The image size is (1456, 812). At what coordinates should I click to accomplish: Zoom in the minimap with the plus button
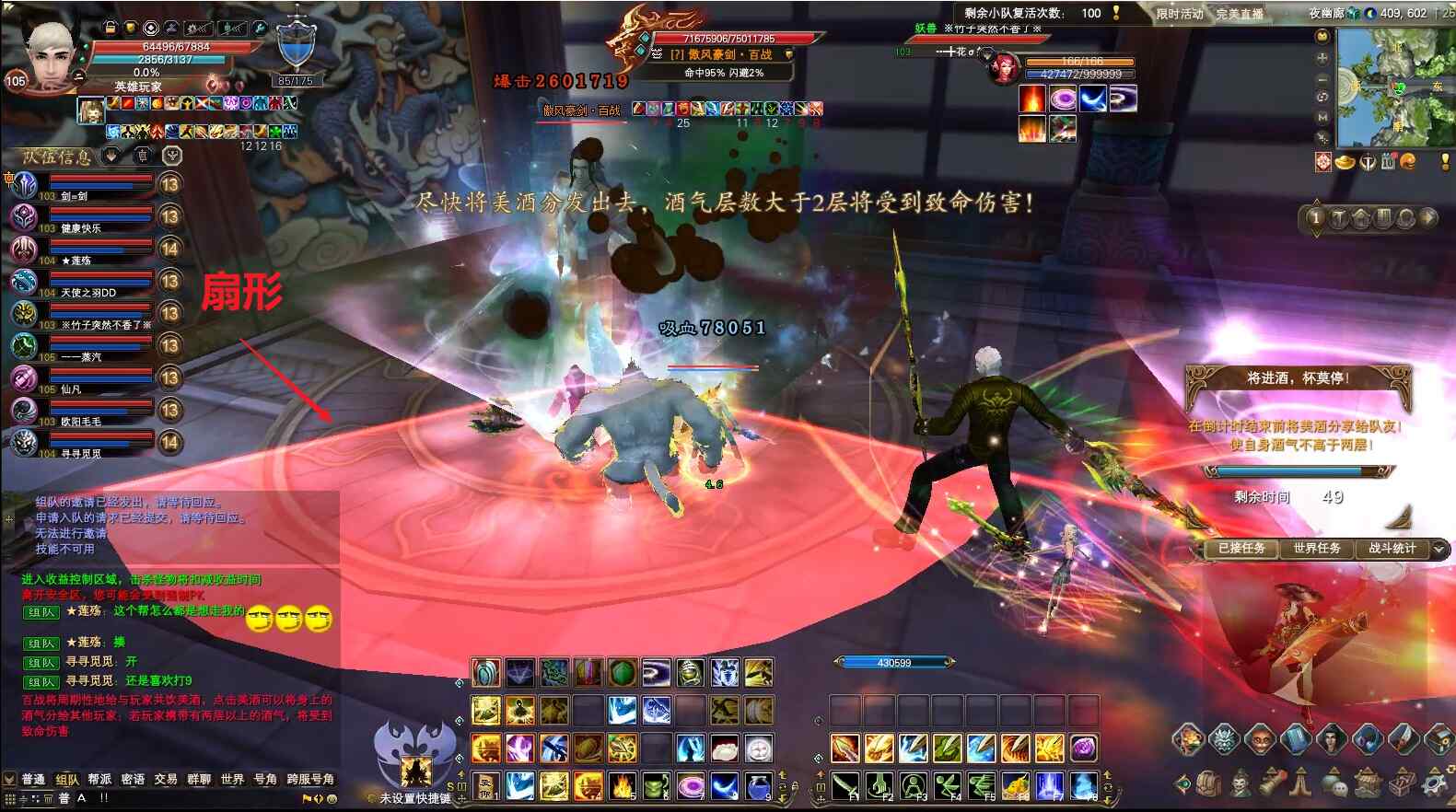coord(1322,58)
